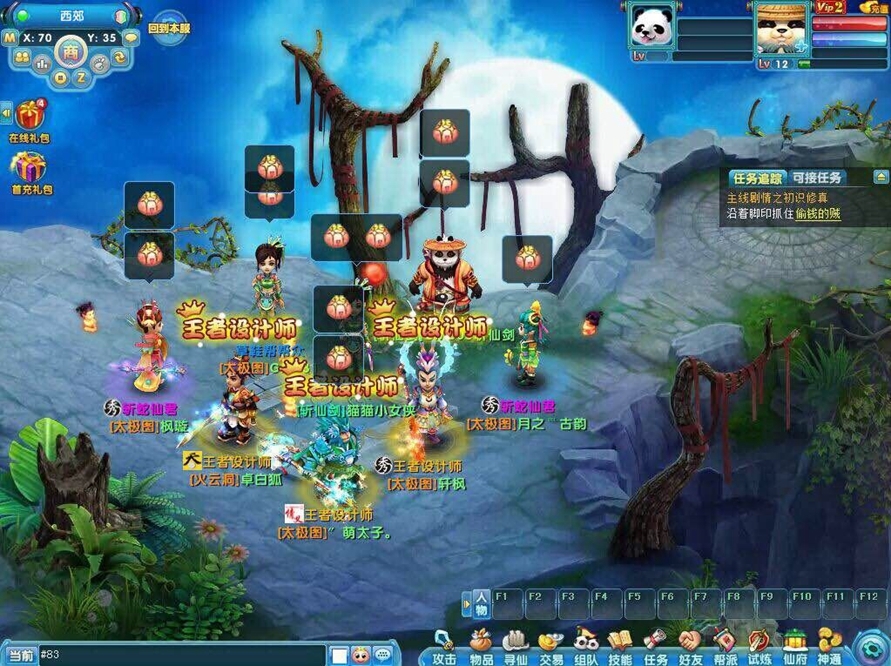Open the 首充礼包 first-recharge gift
Screen dimensions: 891x666
(29, 171)
